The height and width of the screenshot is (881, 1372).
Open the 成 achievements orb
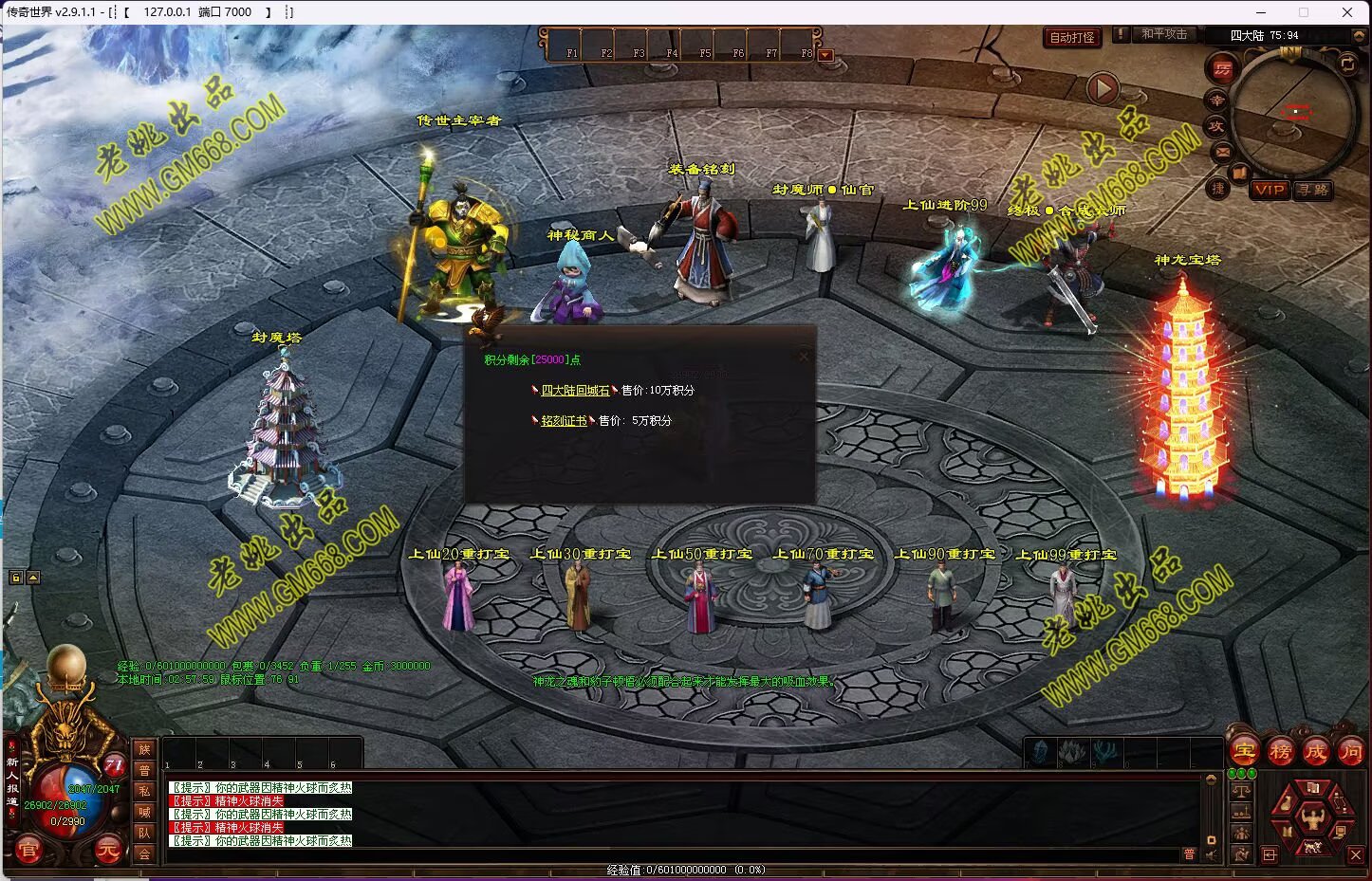tap(1315, 752)
